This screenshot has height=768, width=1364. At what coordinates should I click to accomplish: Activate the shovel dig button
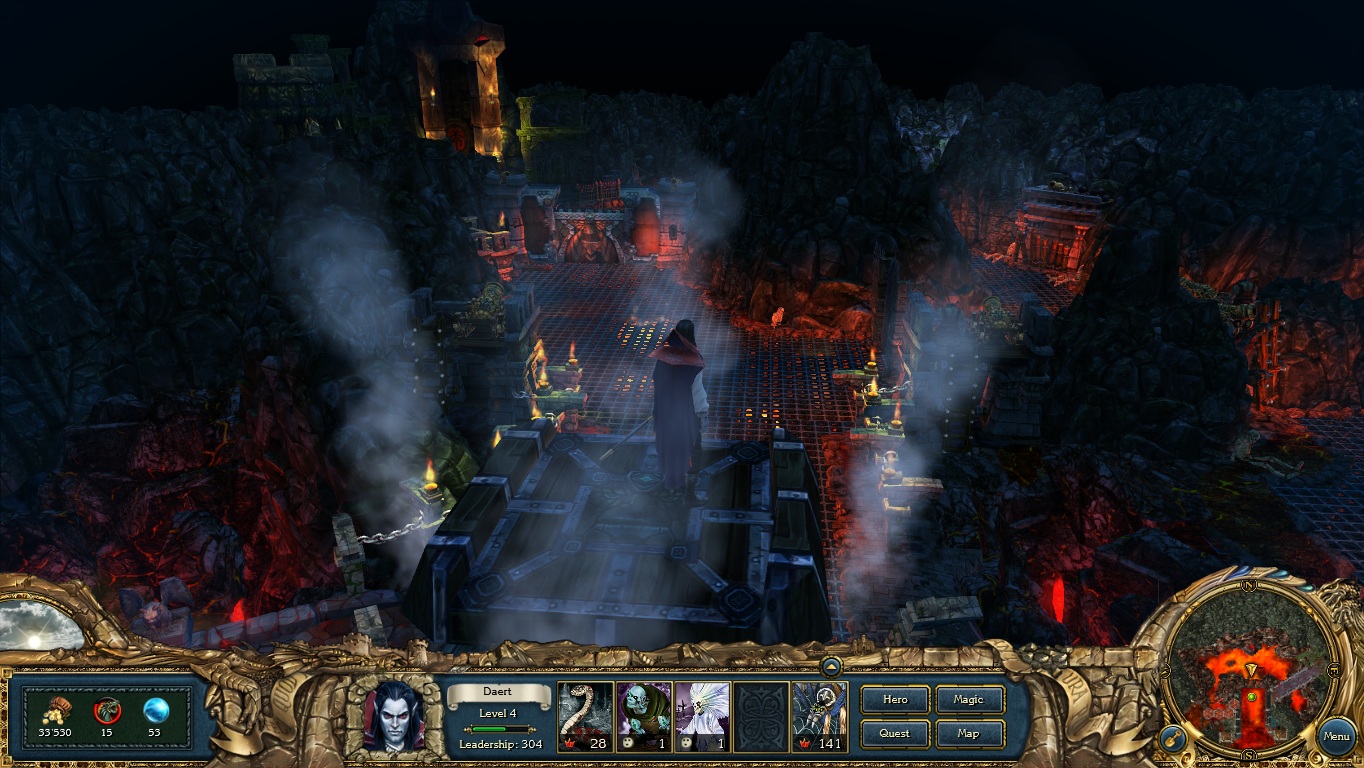[1173, 740]
